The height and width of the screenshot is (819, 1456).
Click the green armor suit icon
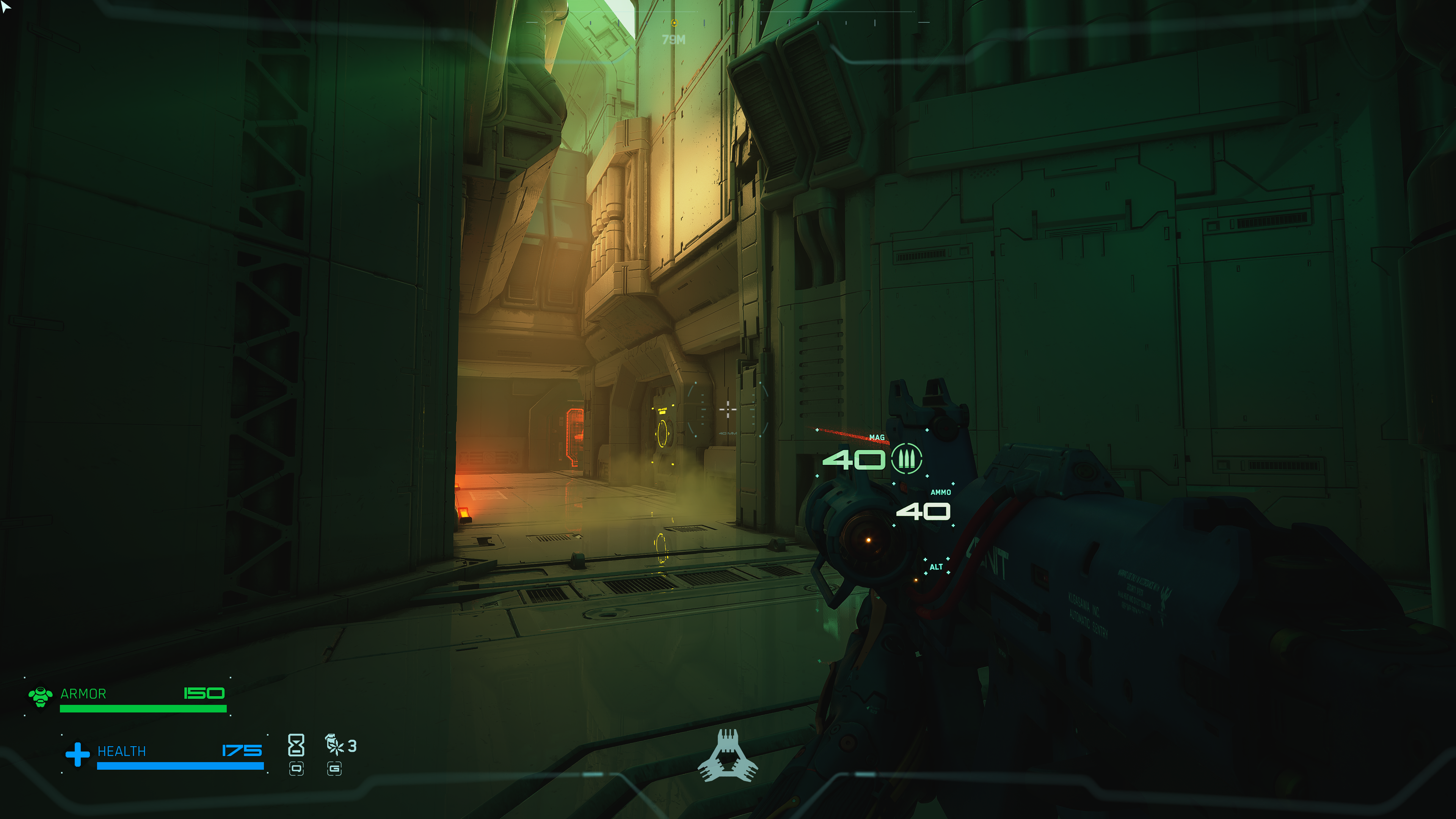tap(40, 696)
